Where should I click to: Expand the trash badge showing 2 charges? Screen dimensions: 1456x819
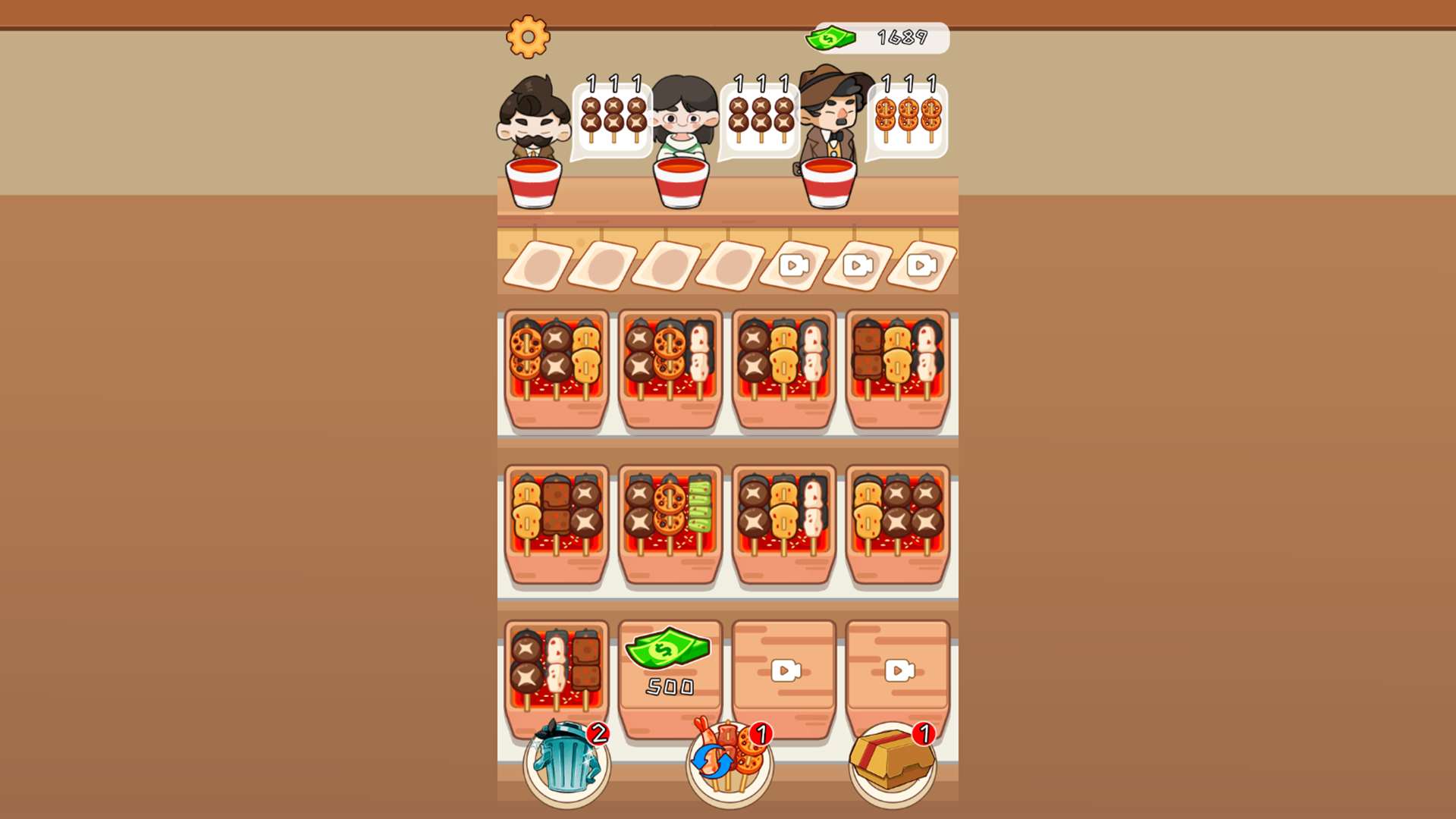click(598, 733)
